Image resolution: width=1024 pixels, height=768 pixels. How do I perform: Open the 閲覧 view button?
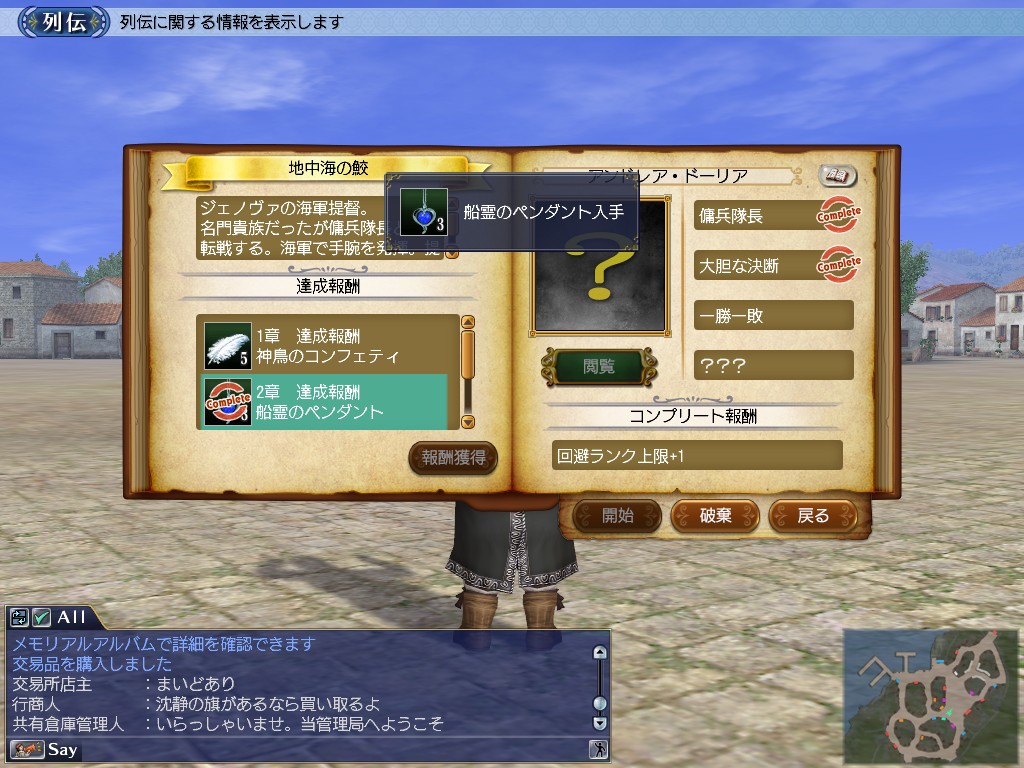[x=598, y=367]
